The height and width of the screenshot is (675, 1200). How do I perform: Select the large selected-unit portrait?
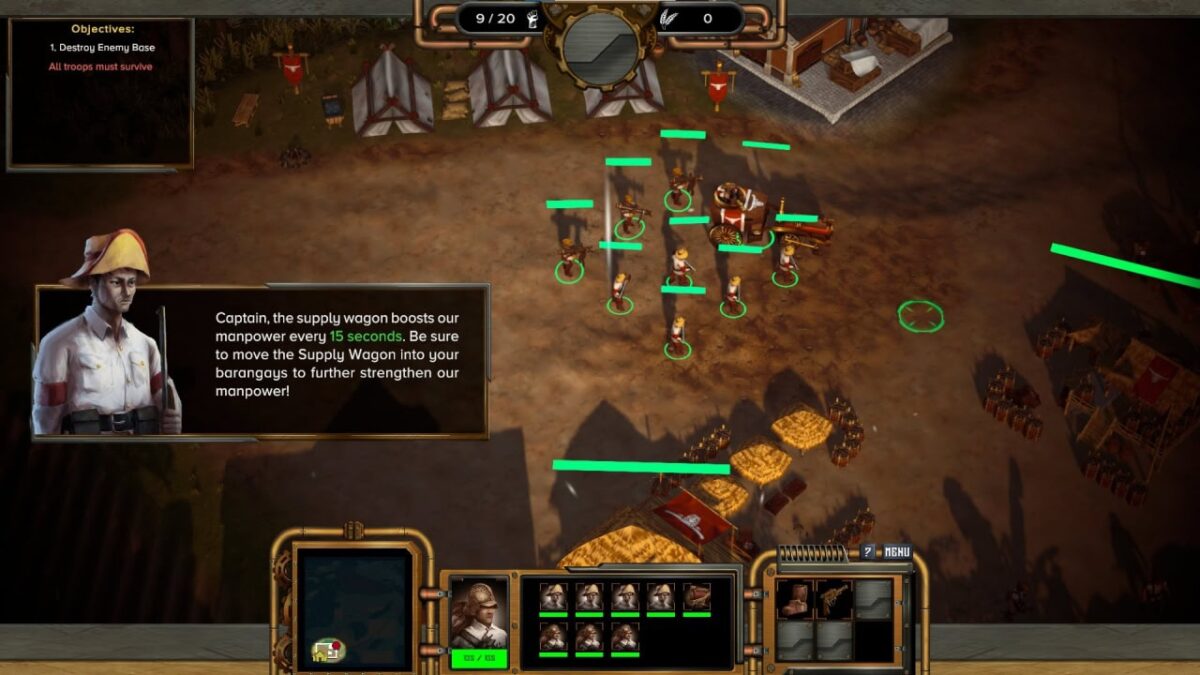[478, 612]
